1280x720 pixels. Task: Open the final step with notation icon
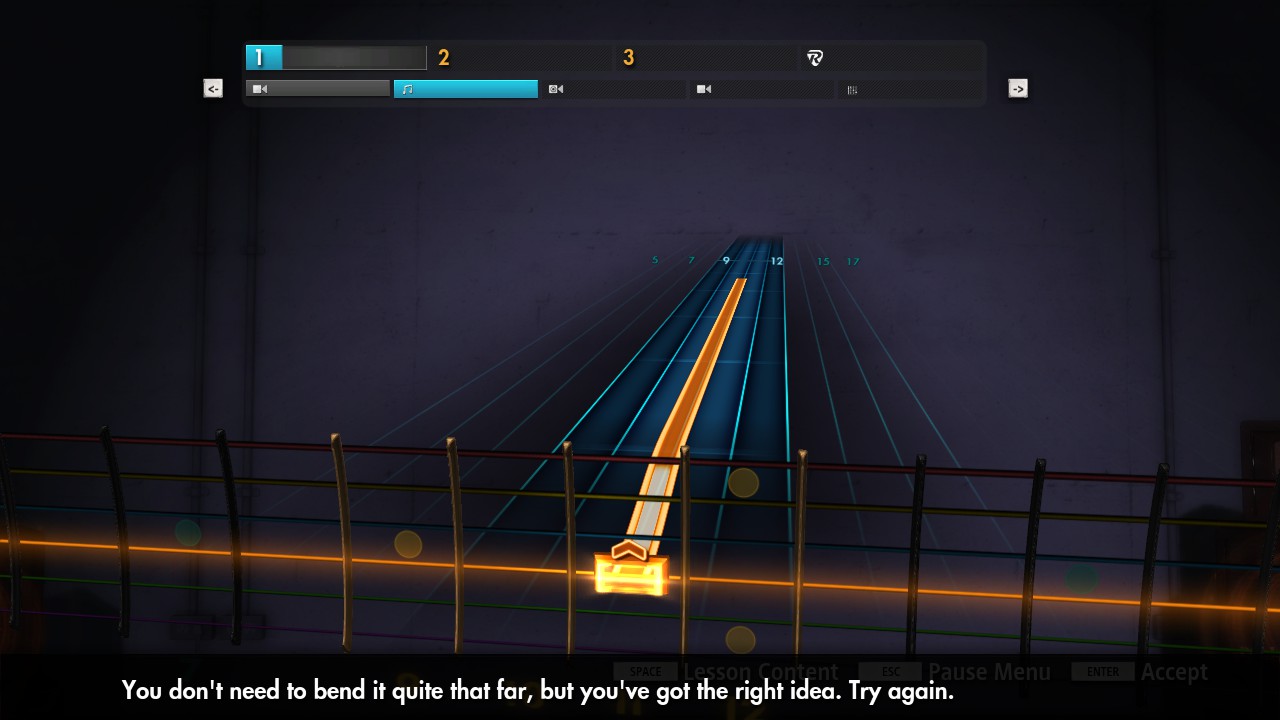909,89
